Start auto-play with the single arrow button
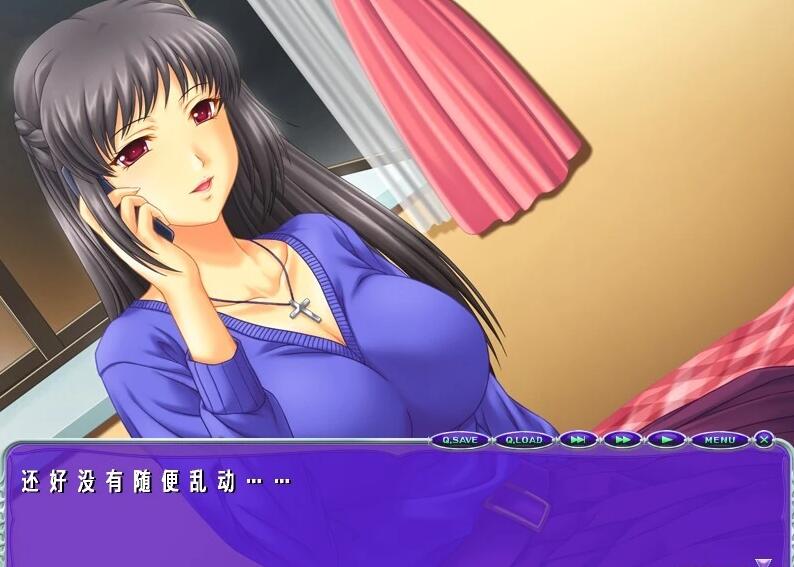 click(666, 440)
